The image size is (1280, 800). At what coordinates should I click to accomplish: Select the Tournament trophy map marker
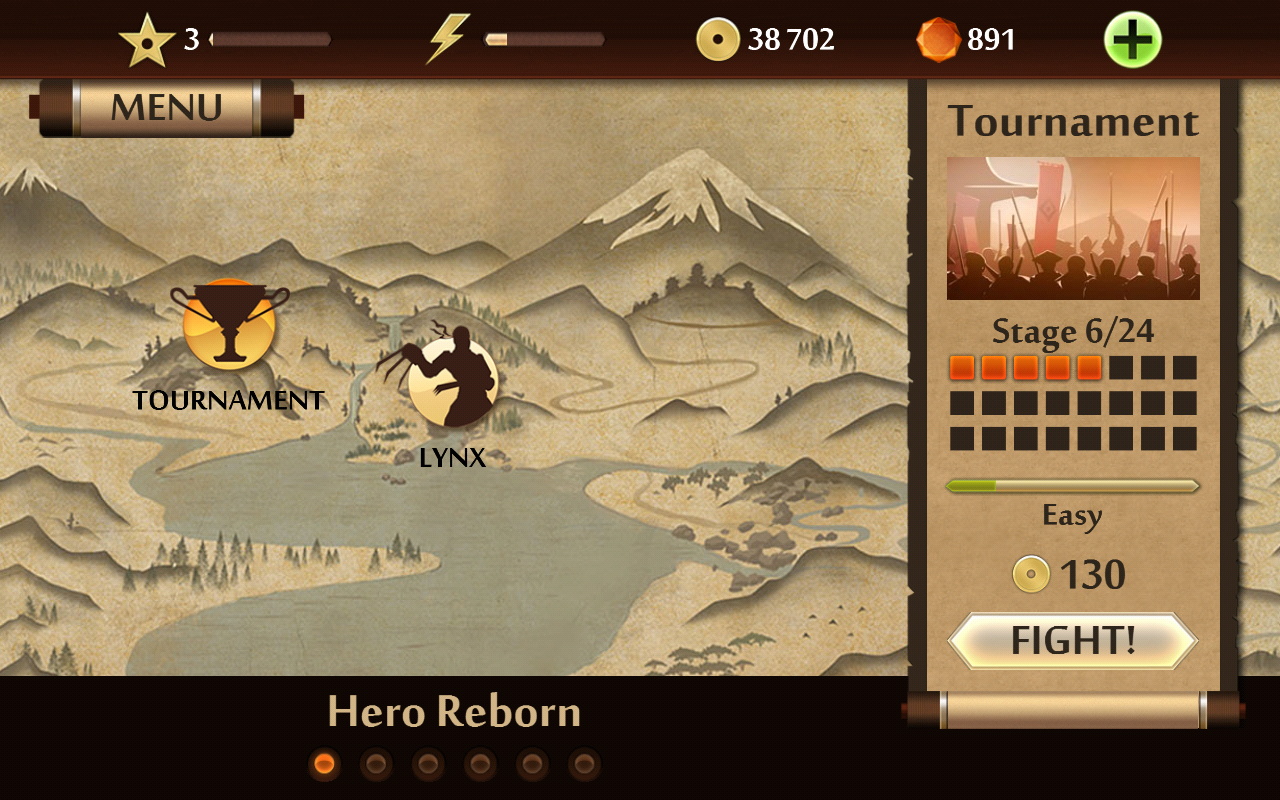[x=229, y=326]
